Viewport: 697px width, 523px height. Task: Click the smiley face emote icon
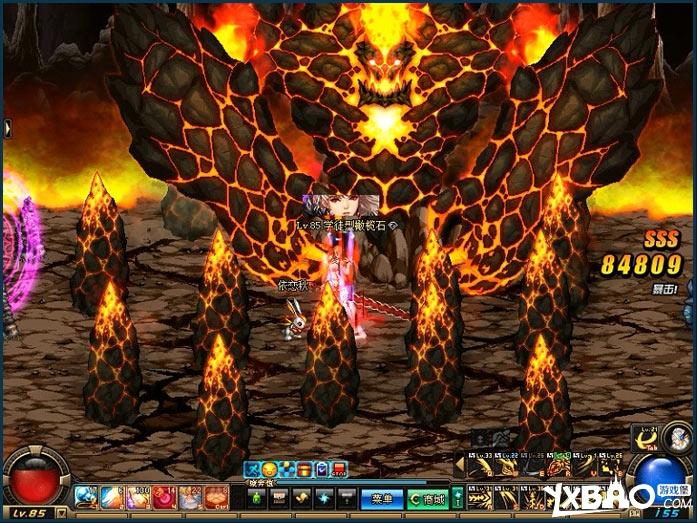pyautogui.click(x=270, y=468)
